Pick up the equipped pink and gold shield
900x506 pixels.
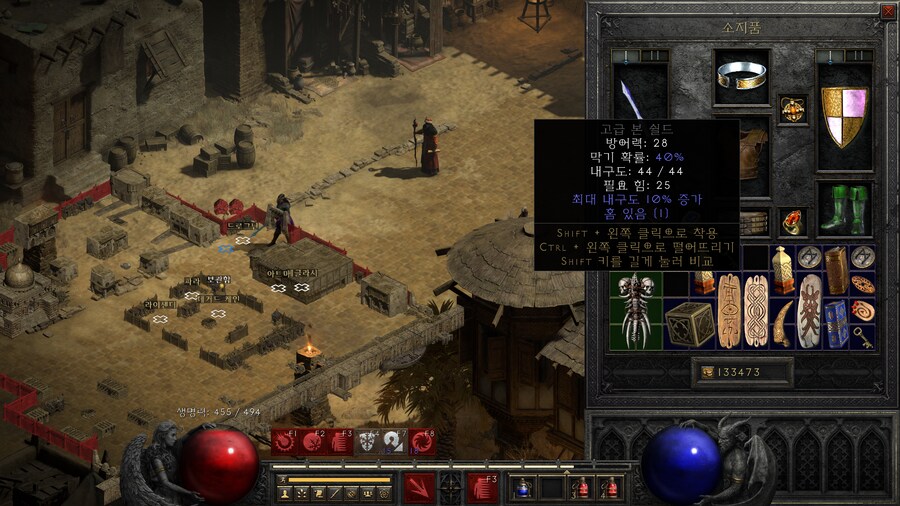845,115
